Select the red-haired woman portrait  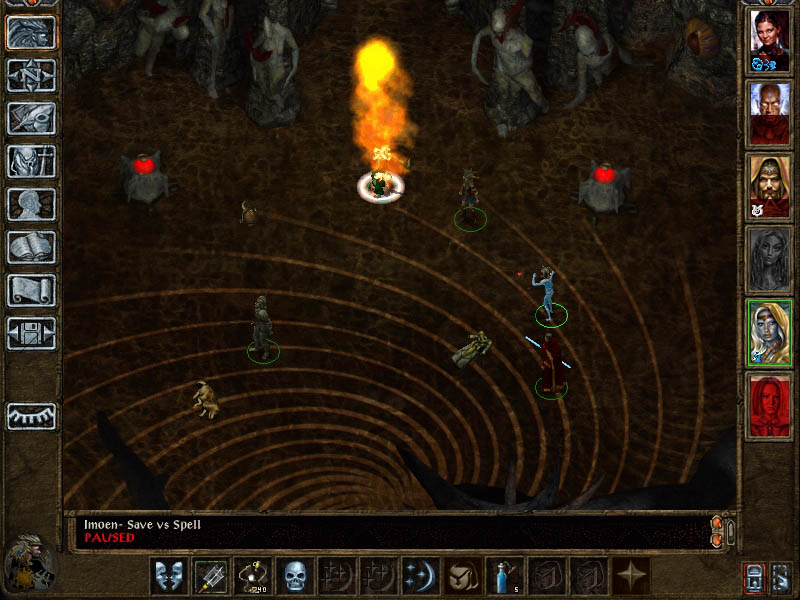click(769, 38)
